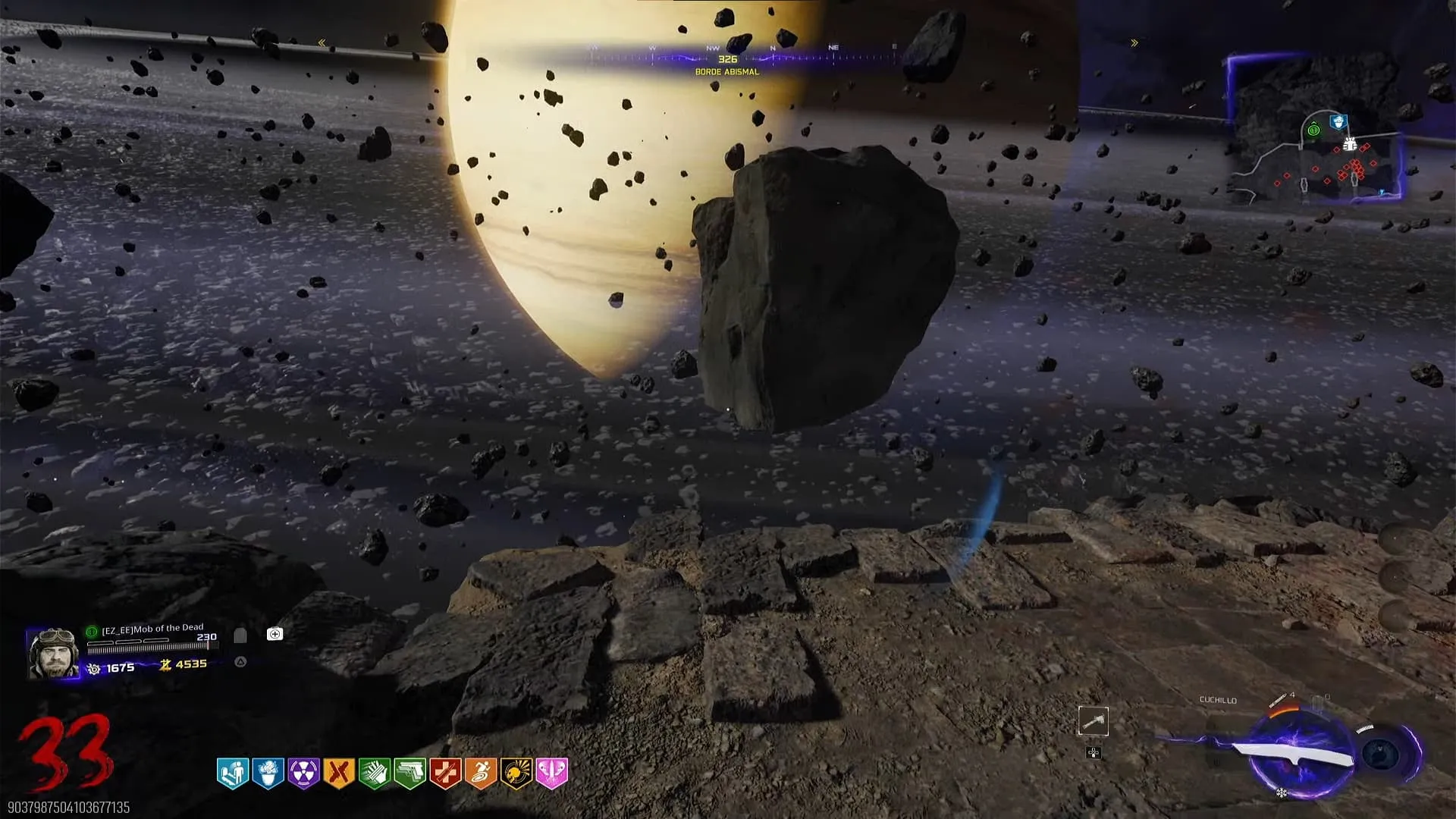Select the green fast-hands perk icon
Image resolution: width=1456 pixels, height=819 pixels.
[374, 773]
